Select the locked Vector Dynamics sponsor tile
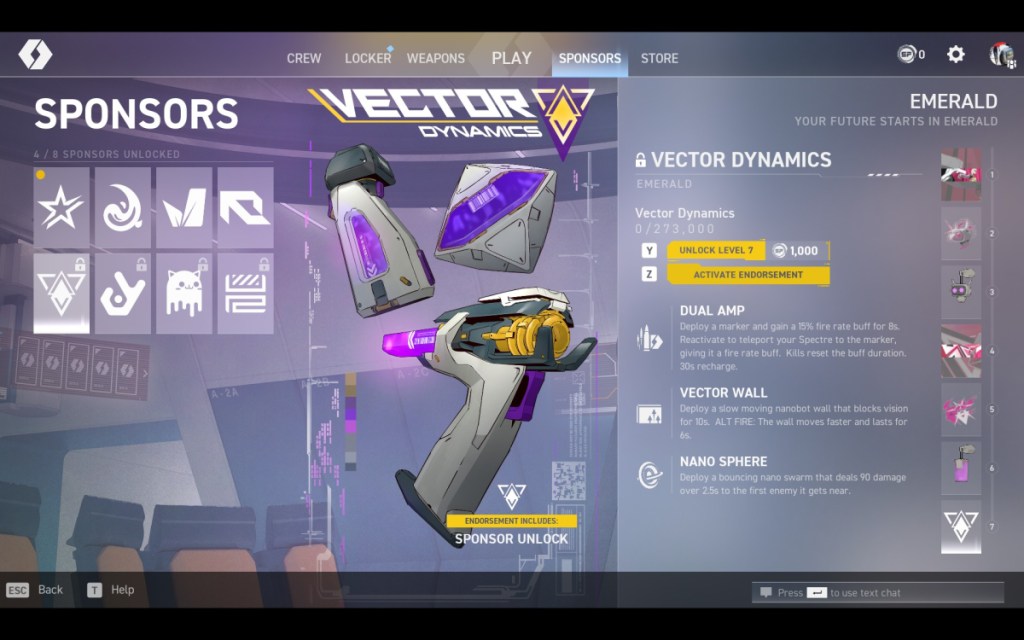 point(62,294)
